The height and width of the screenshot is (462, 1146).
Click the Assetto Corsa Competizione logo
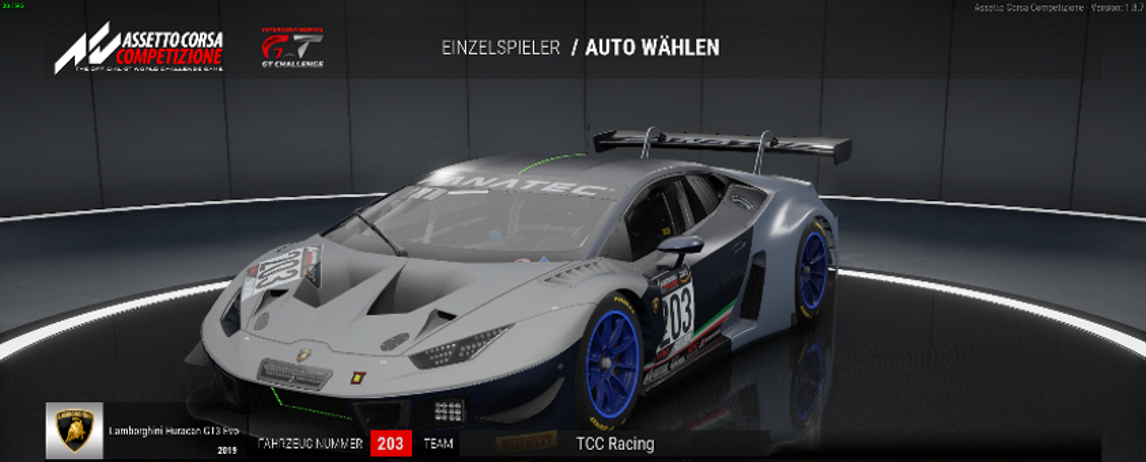click(x=139, y=48)
